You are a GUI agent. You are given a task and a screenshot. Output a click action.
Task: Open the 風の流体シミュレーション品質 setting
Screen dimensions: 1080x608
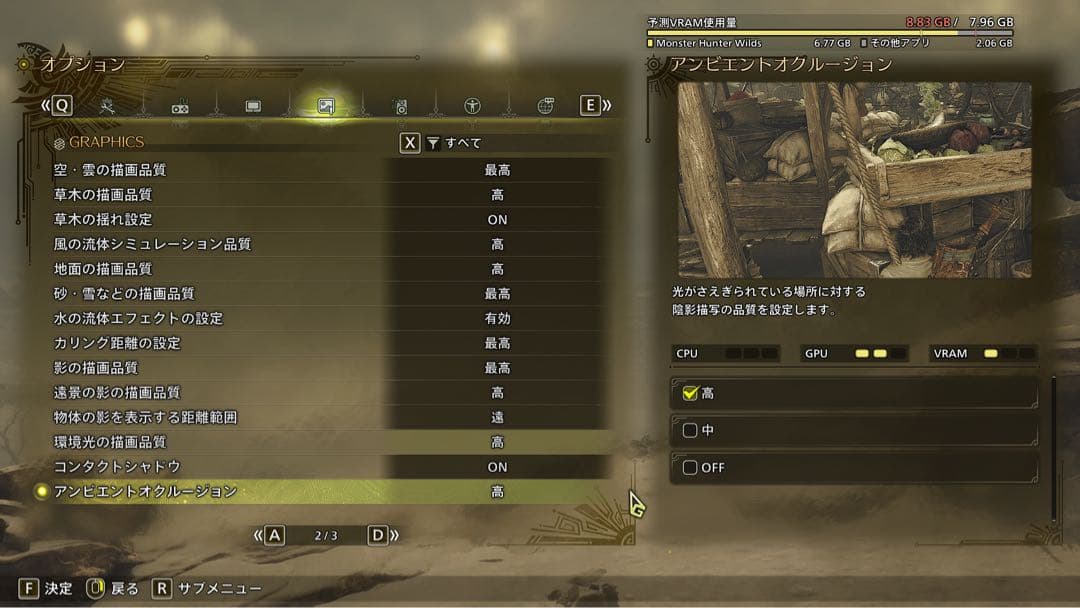point(330,244)
